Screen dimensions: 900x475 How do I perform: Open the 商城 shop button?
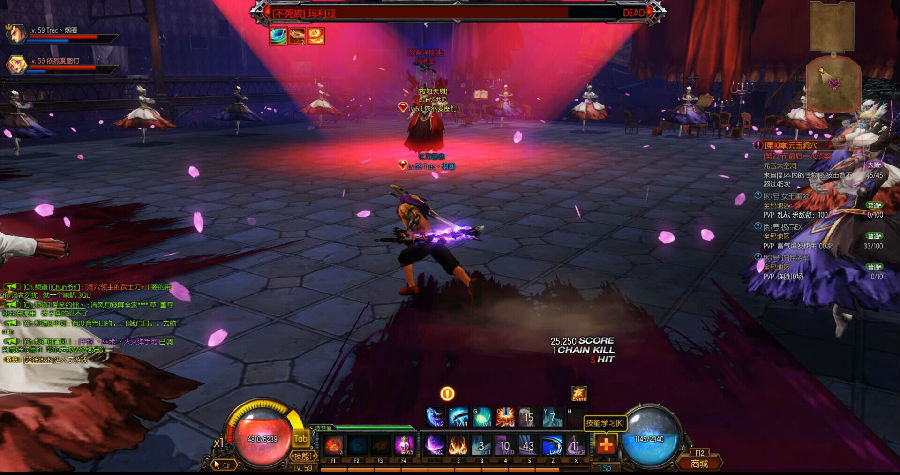click(x=699, y=463)
